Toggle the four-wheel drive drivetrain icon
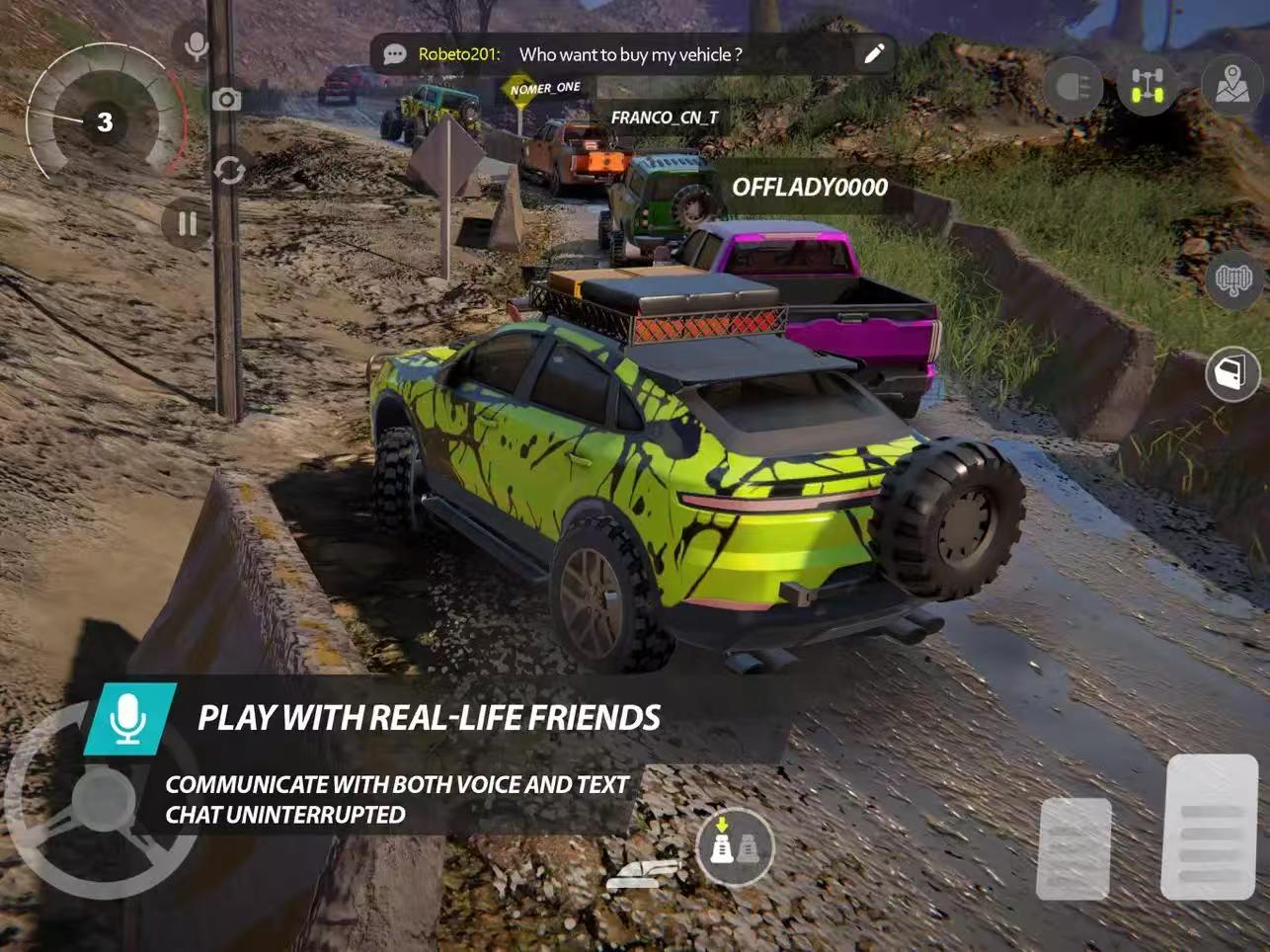 (1147, 87)
